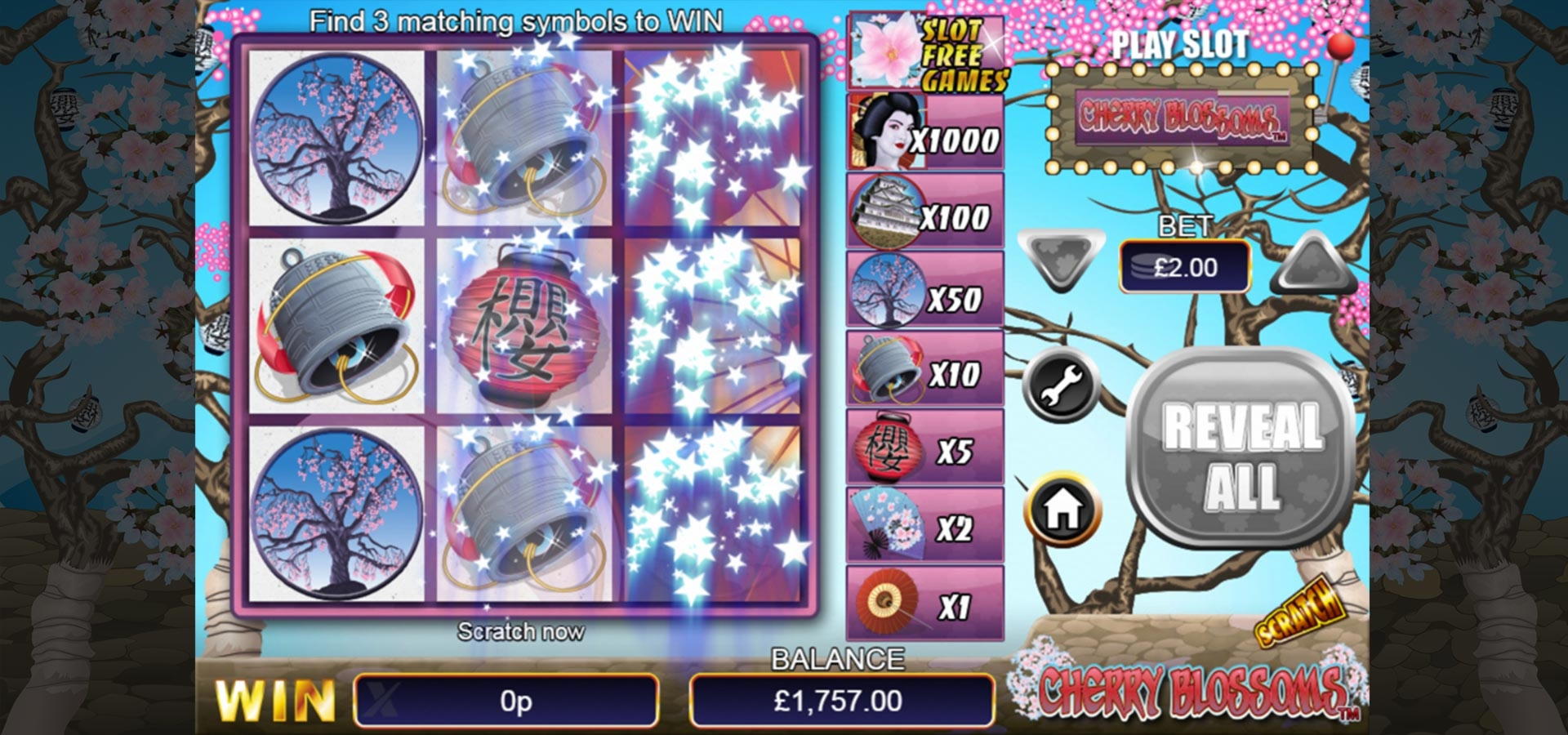The width and height of the screenshot is (1568, 735).
Task: Go to the home screen icon
Action: tap(1062, 509)
